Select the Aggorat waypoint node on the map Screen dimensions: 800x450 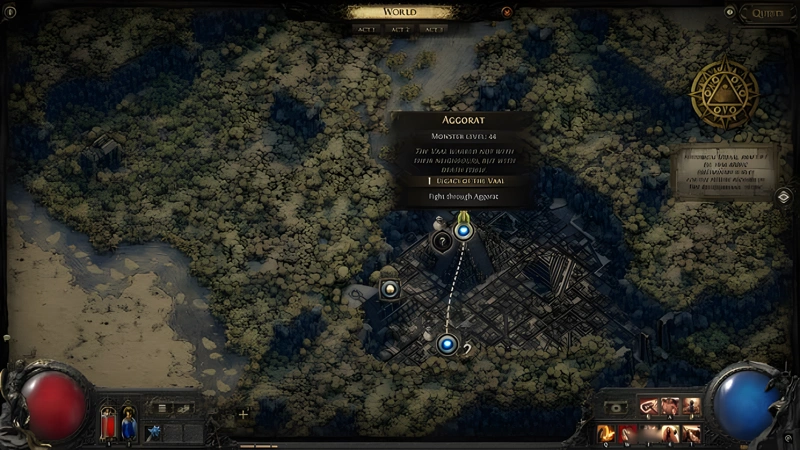463,231
